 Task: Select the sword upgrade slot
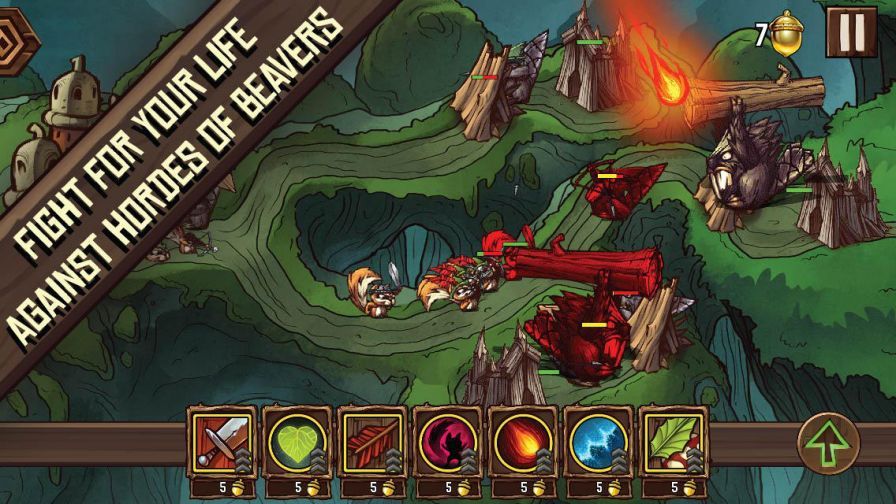[x=222, y=440]
